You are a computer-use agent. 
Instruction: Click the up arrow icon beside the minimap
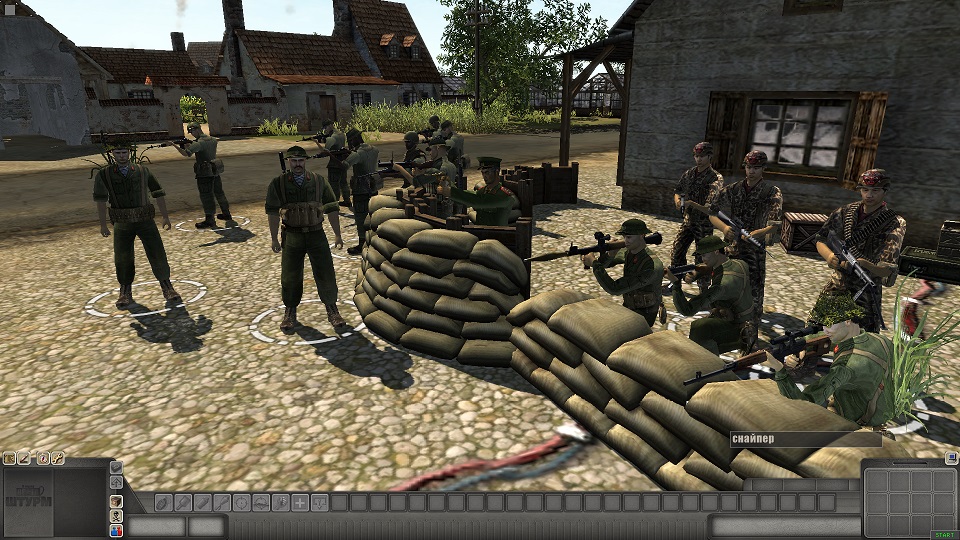[116, 483]
